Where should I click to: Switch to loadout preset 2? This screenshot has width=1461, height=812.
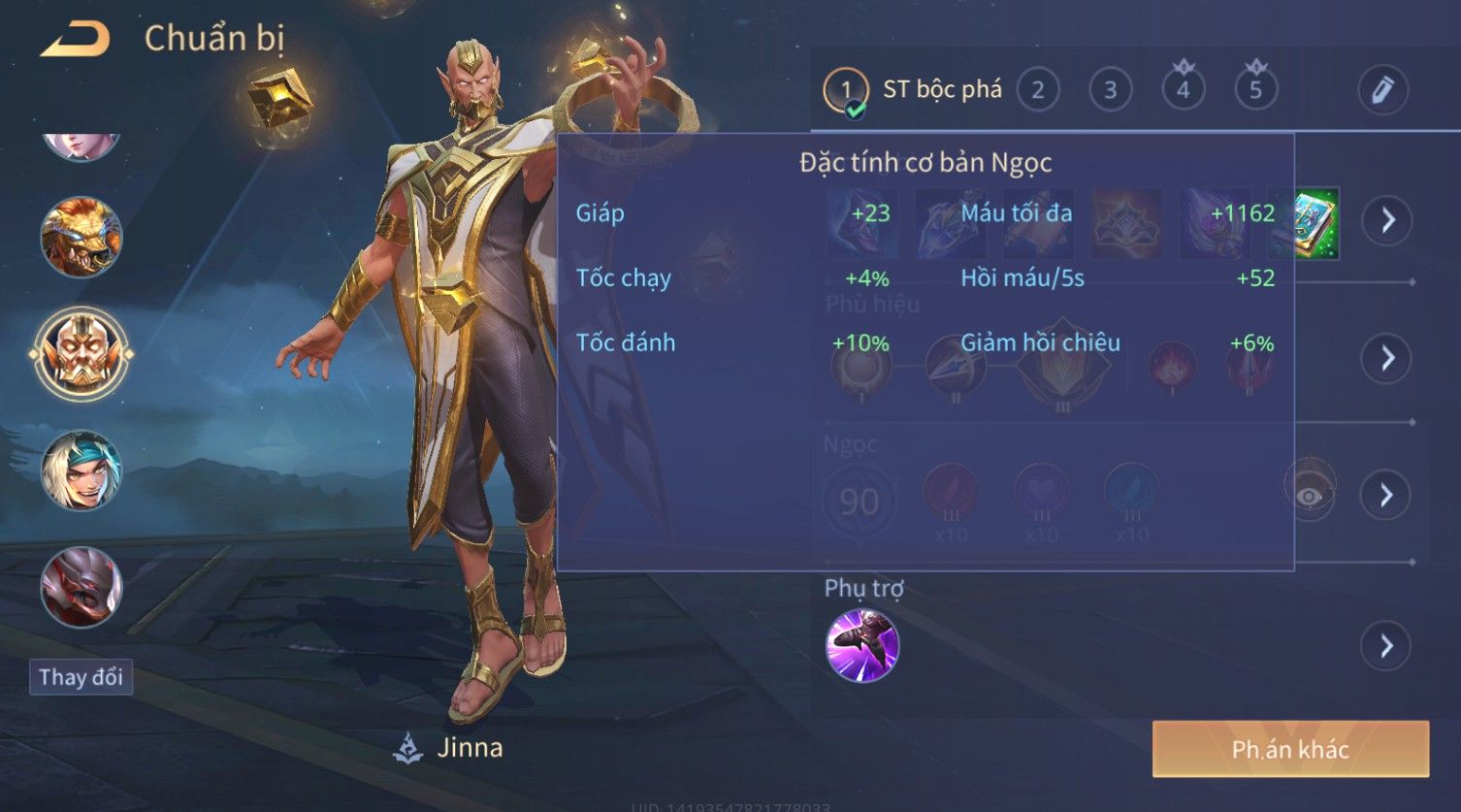1037,90
